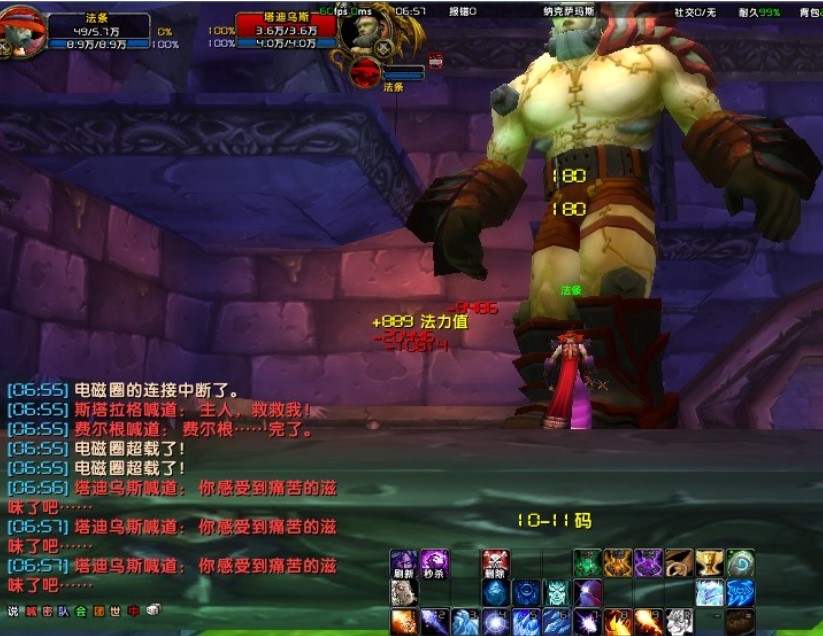Select the target-of-target red hat portrait
The image size is (823, 636).
(366, 72)
